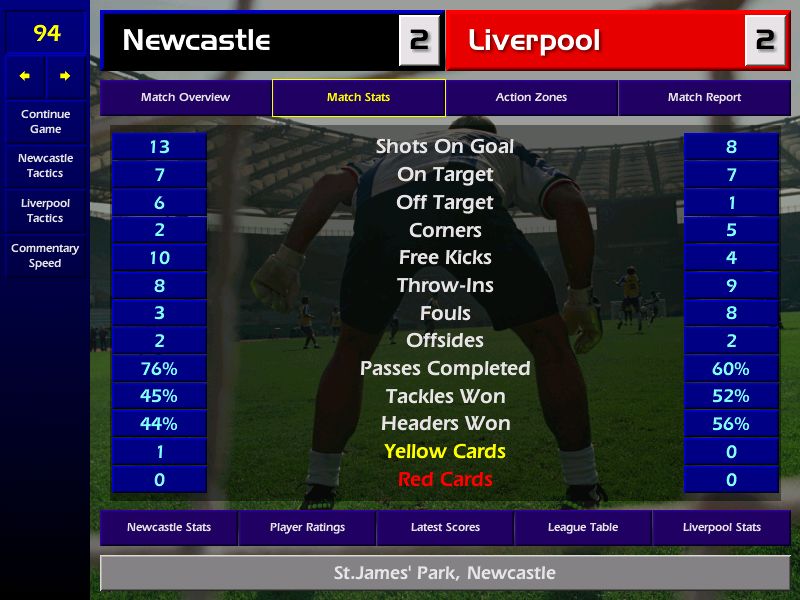The width and height of the screenshot is (800, 600).
Task: Switch to the Match Overview tab
Action: pos(185,98)
